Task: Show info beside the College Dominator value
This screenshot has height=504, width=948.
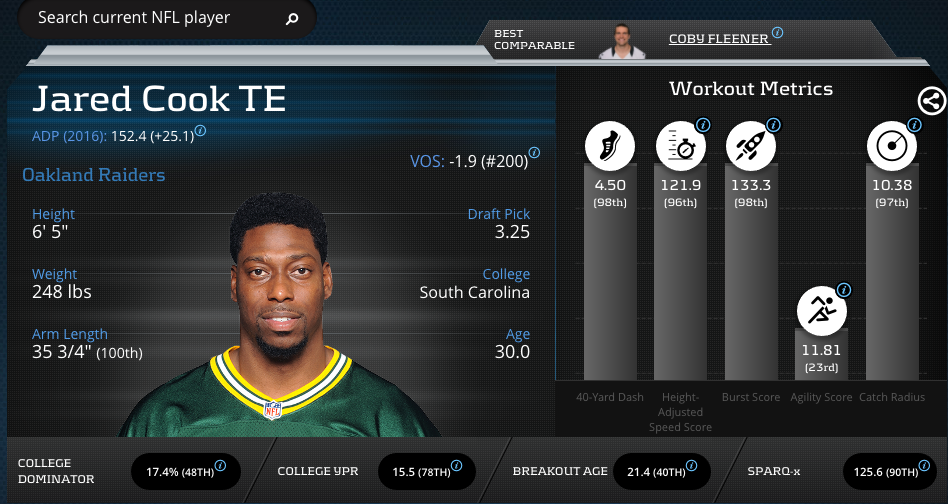Action: coord(220,466)
